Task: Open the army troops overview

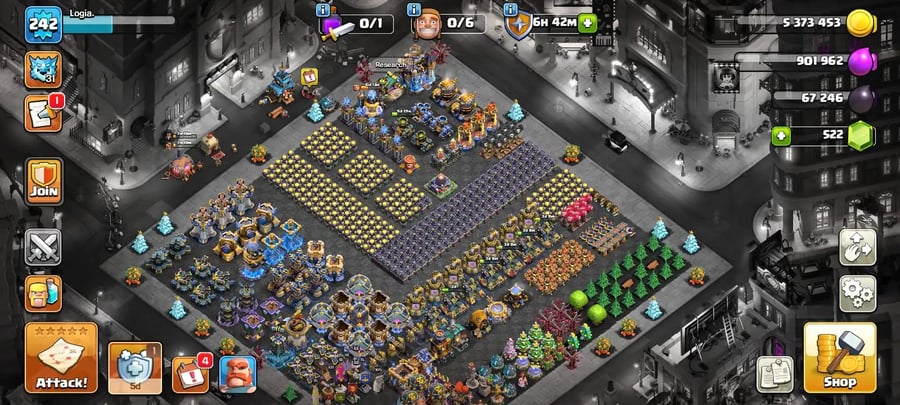Action: pyautogui.click(x=44, y=294)
